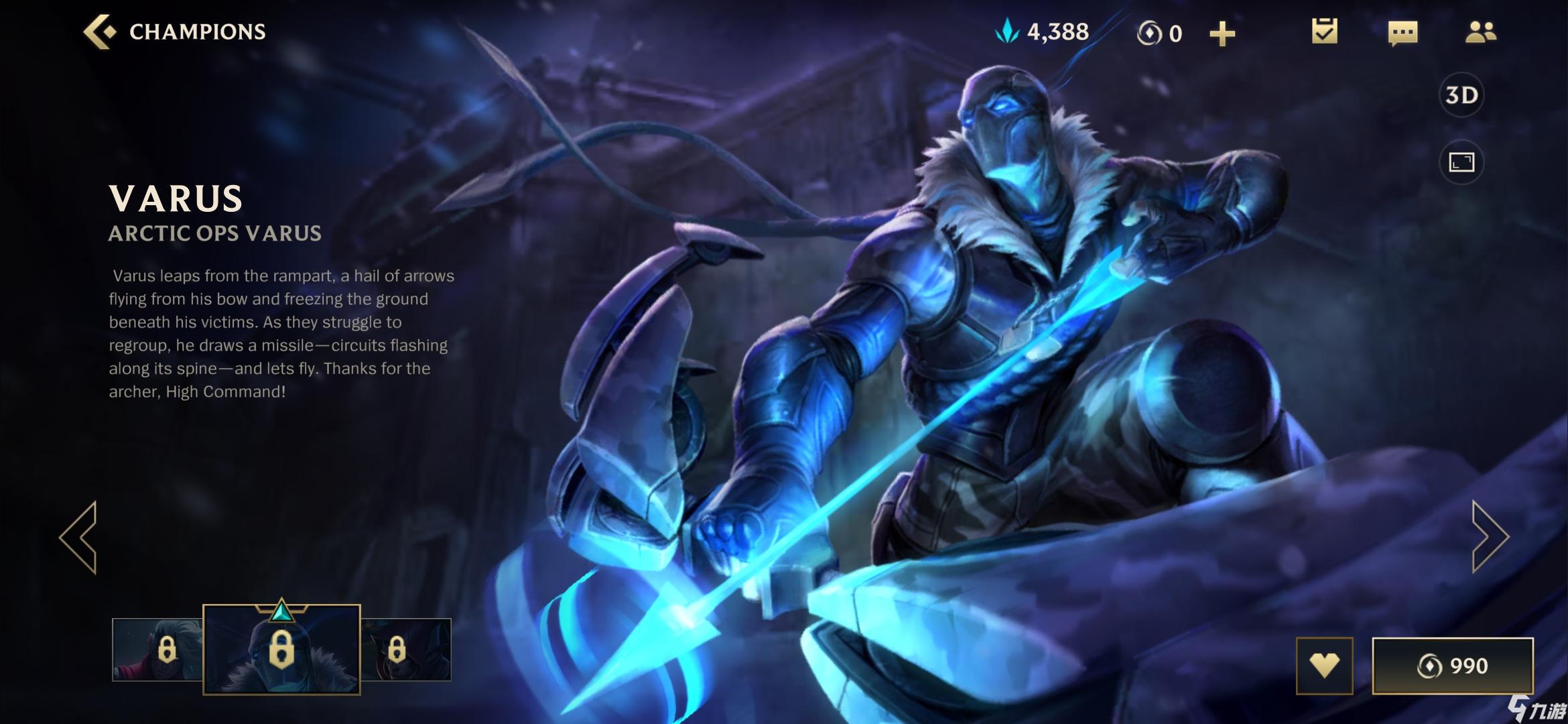Switch to the 3D model view
1568x724 pixels.
[1461, 95]
